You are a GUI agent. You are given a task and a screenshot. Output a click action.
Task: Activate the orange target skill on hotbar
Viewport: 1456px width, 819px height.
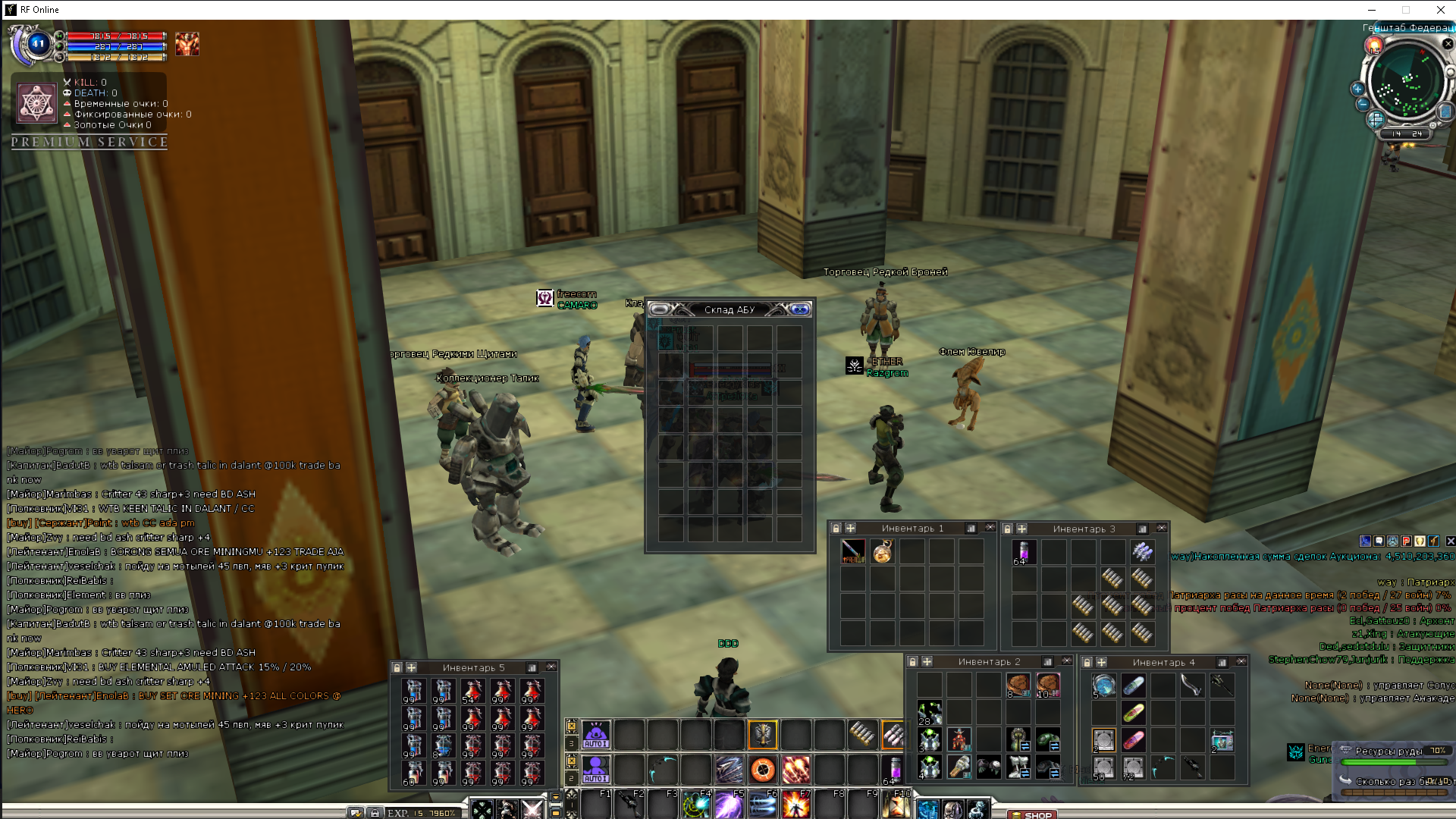coord(763,770)
